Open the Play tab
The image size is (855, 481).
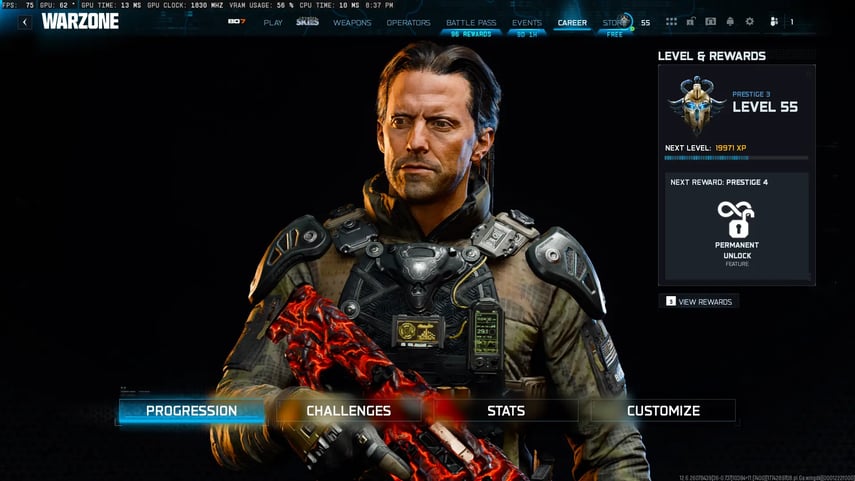tap(273, 22)
